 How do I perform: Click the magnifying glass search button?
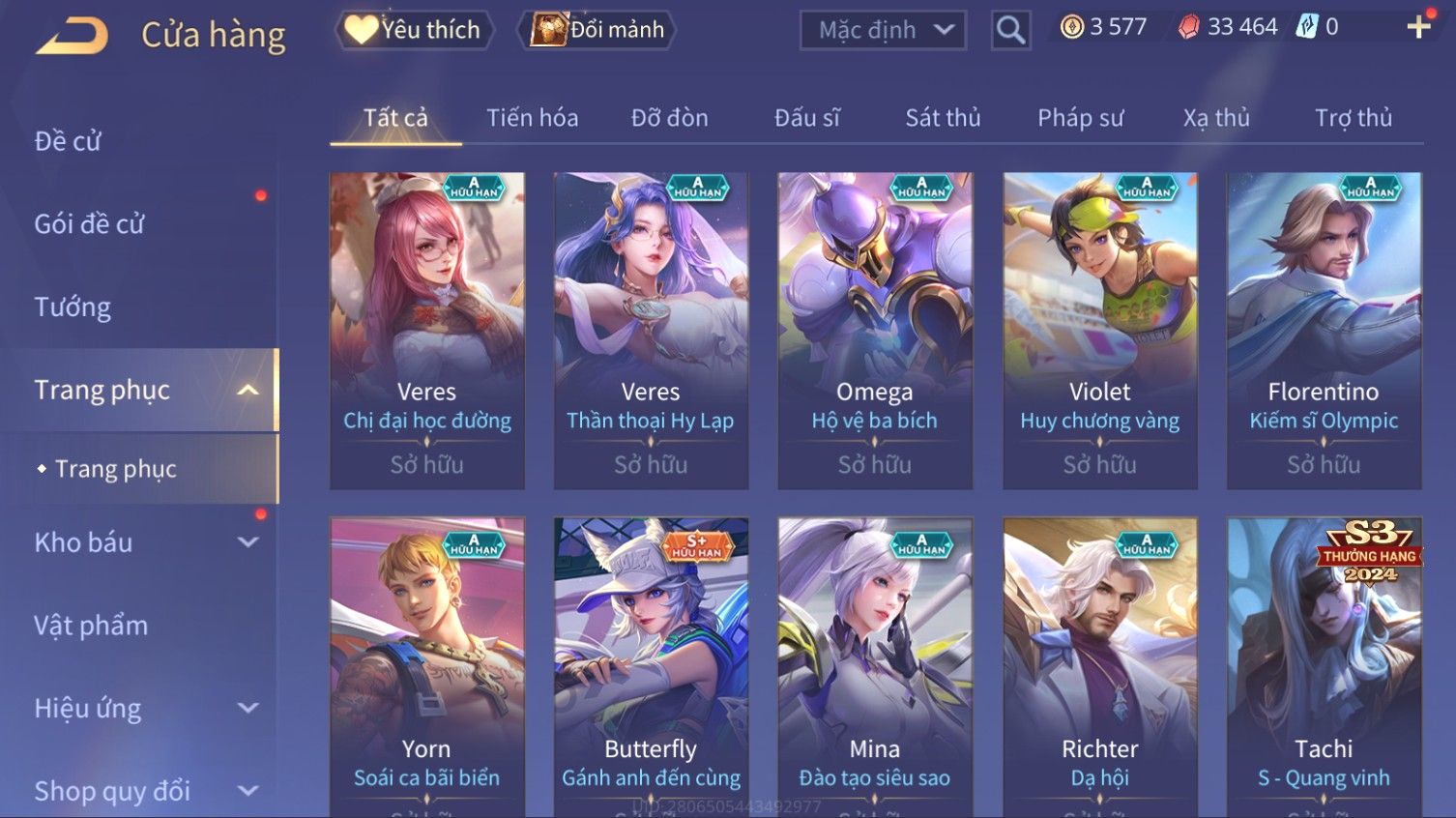pos(1010,31)
